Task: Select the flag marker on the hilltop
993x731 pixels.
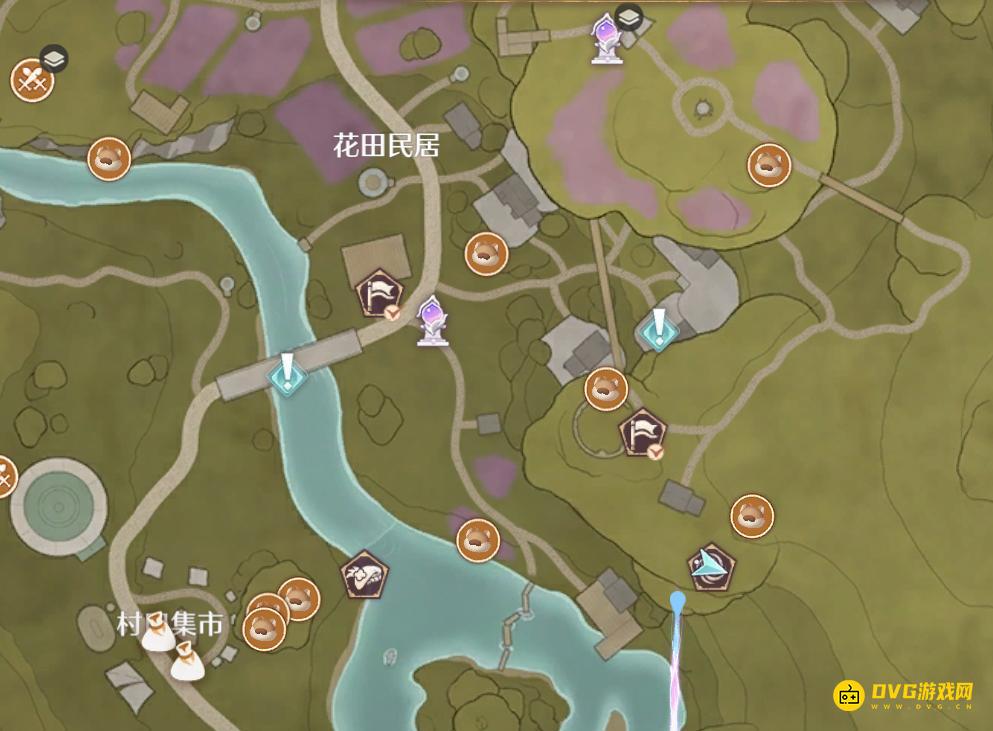Action: (640, 433)
